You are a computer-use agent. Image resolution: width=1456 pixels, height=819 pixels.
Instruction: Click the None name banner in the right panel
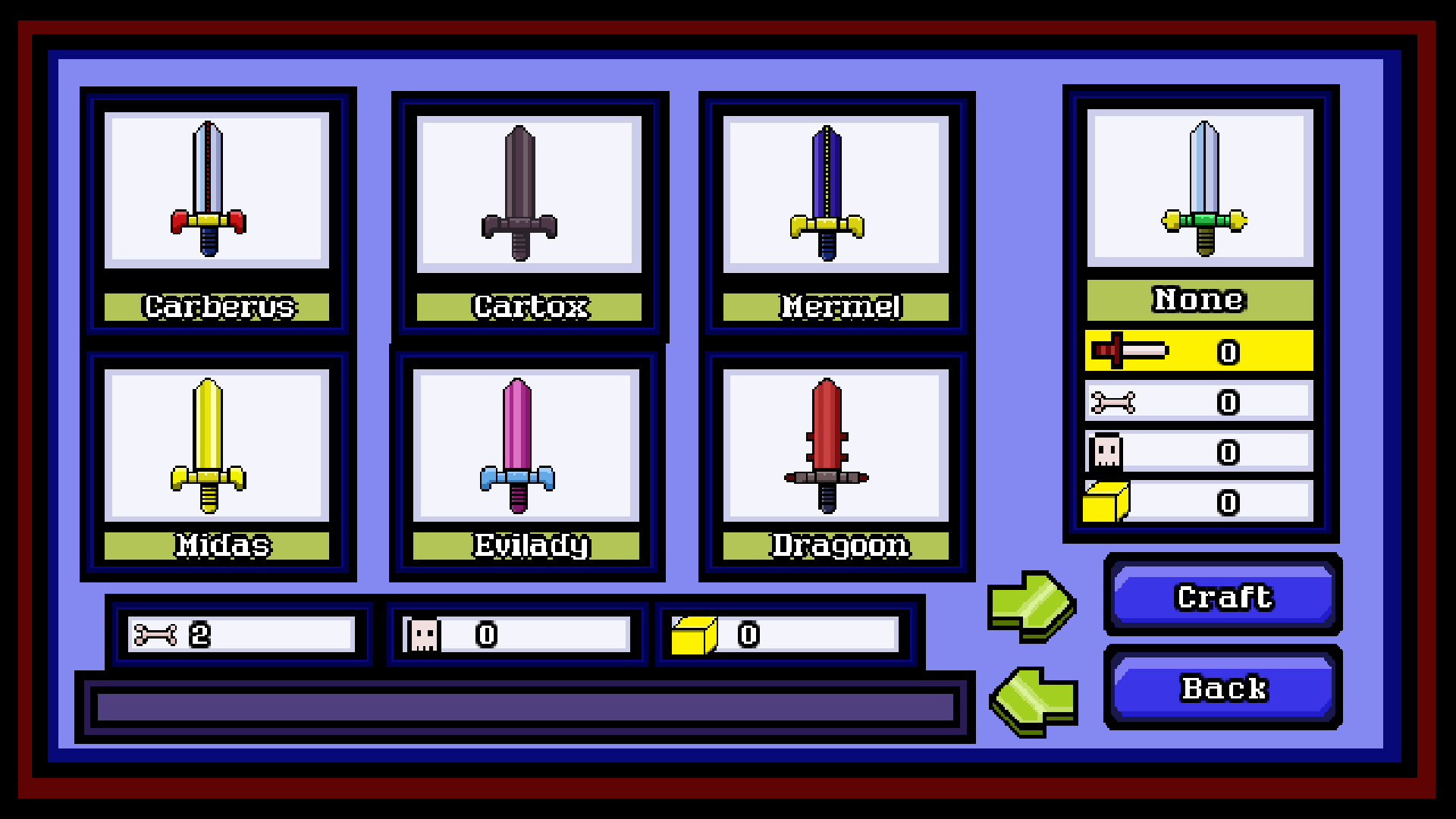click(1198, 299)
